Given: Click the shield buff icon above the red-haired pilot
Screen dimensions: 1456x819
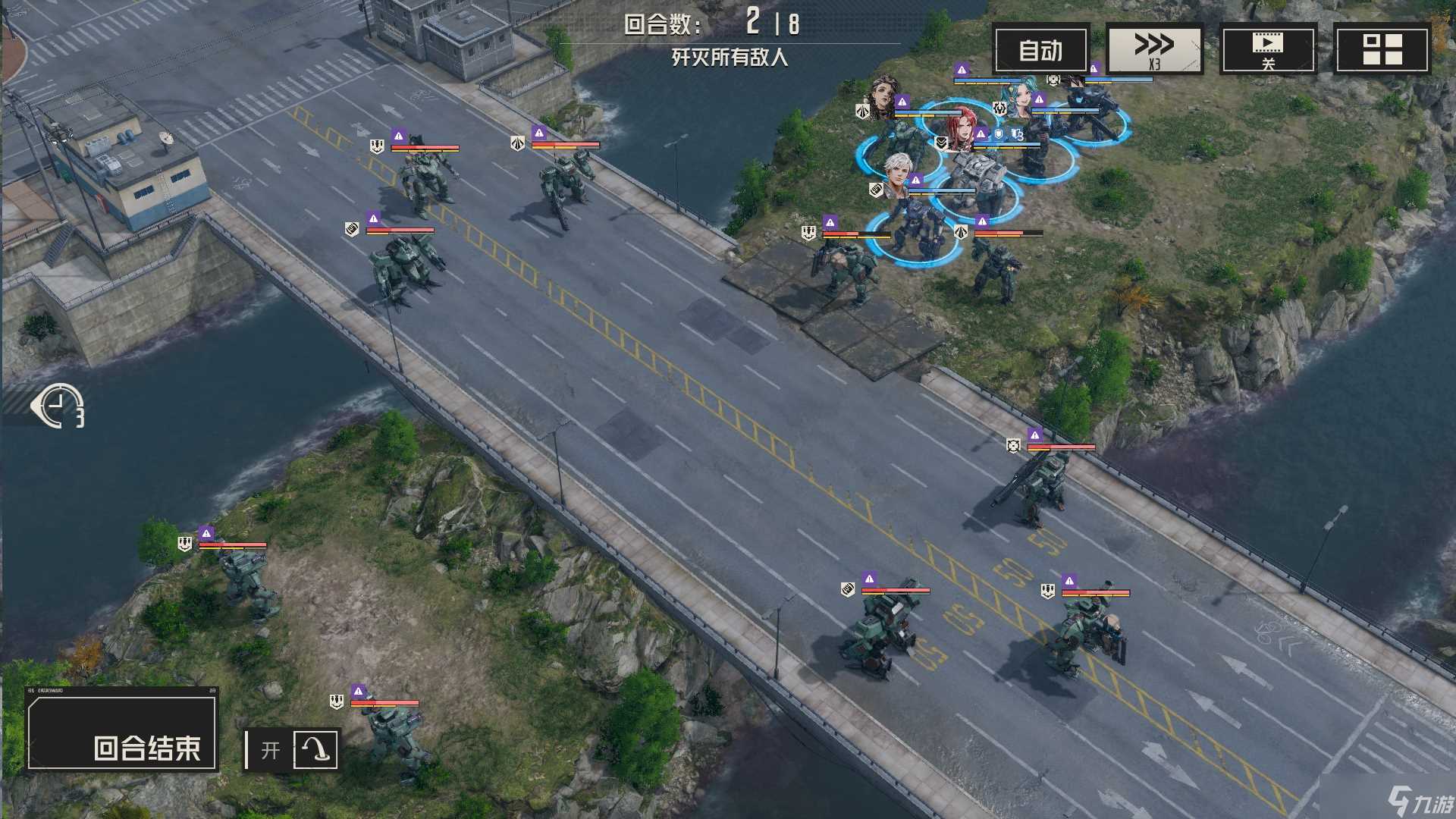Looking at the screenshot, I should (999, 133).
